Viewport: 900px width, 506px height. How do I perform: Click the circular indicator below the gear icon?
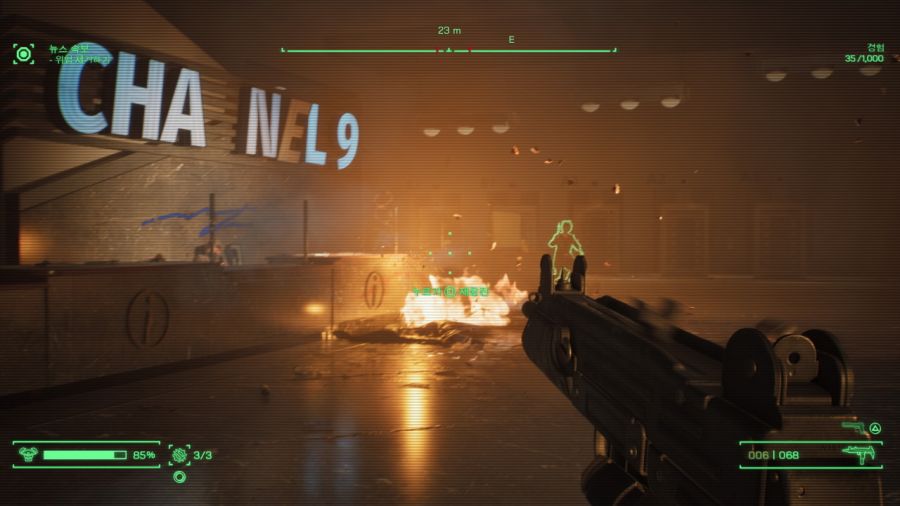click(x=180, y=477)
